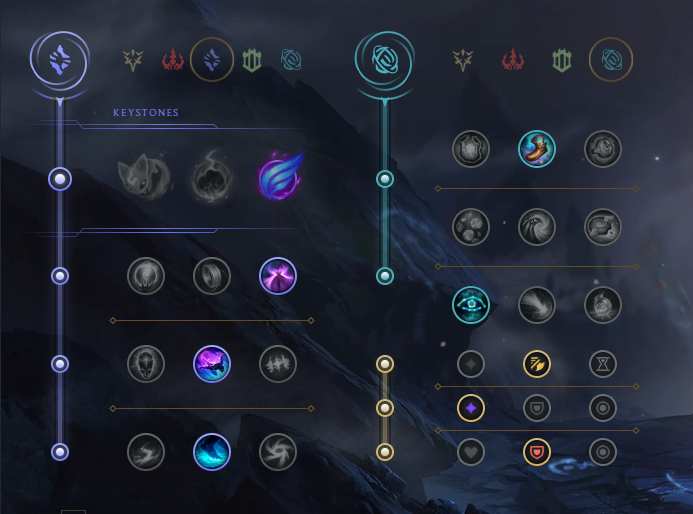The image size is (693, 514).
Task: Pick the Gathering Storm rune
Action: click(x=278, y=452)
